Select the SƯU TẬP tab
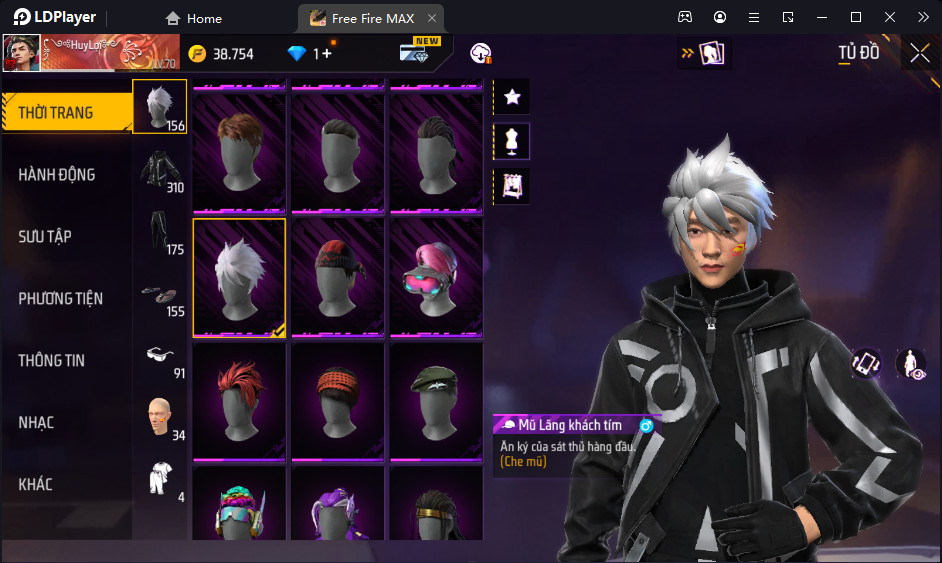Image resolution: width=942 pixels, height=563 pixels. (x=66, y=236)
